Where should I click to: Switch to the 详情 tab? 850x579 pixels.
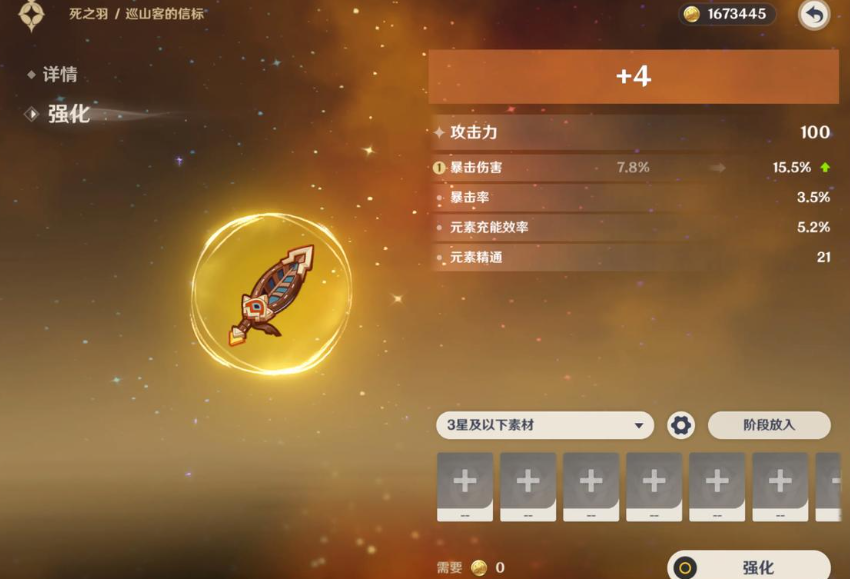point(59,75)
